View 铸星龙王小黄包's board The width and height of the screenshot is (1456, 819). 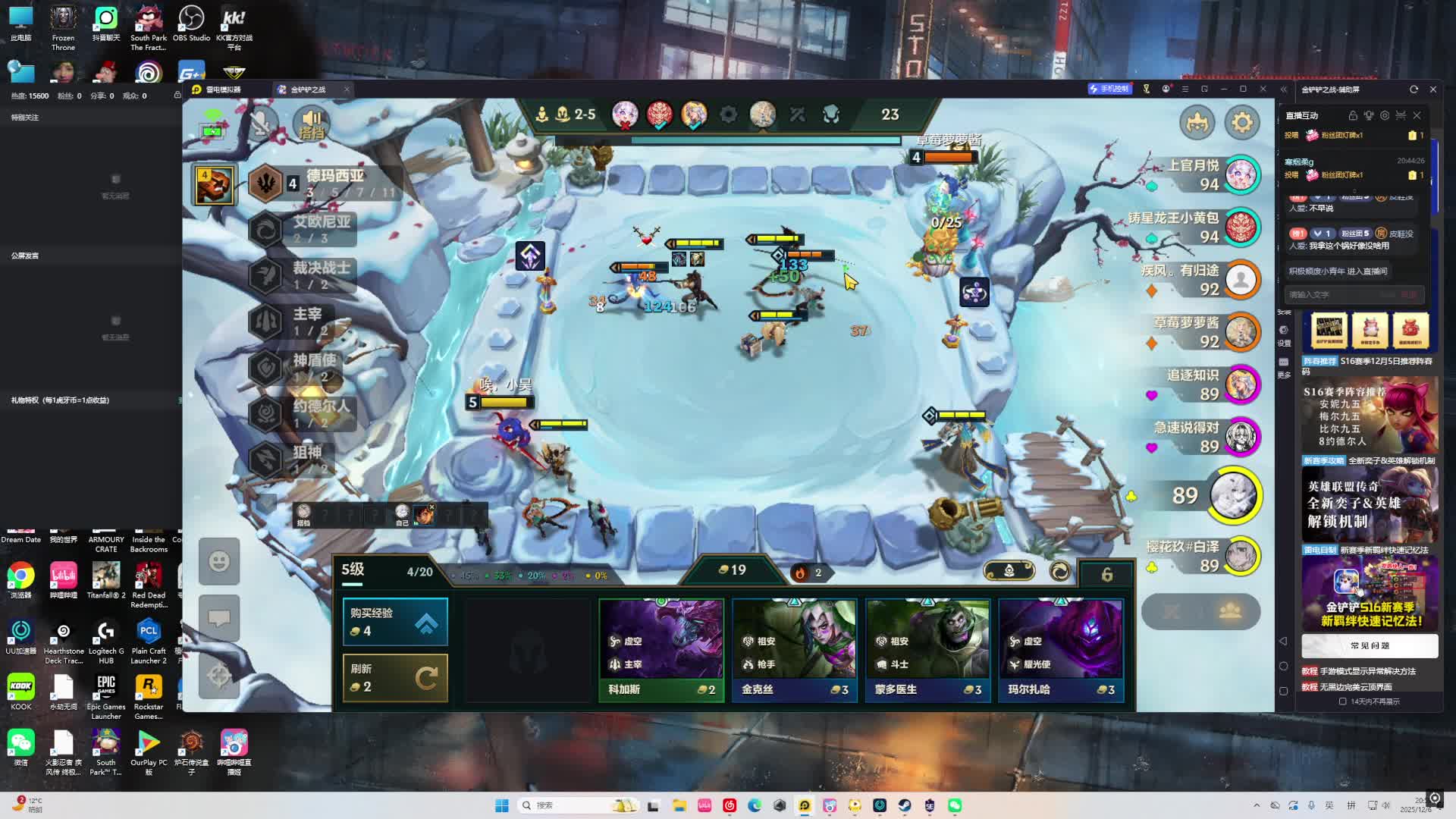coord(1241,227)
